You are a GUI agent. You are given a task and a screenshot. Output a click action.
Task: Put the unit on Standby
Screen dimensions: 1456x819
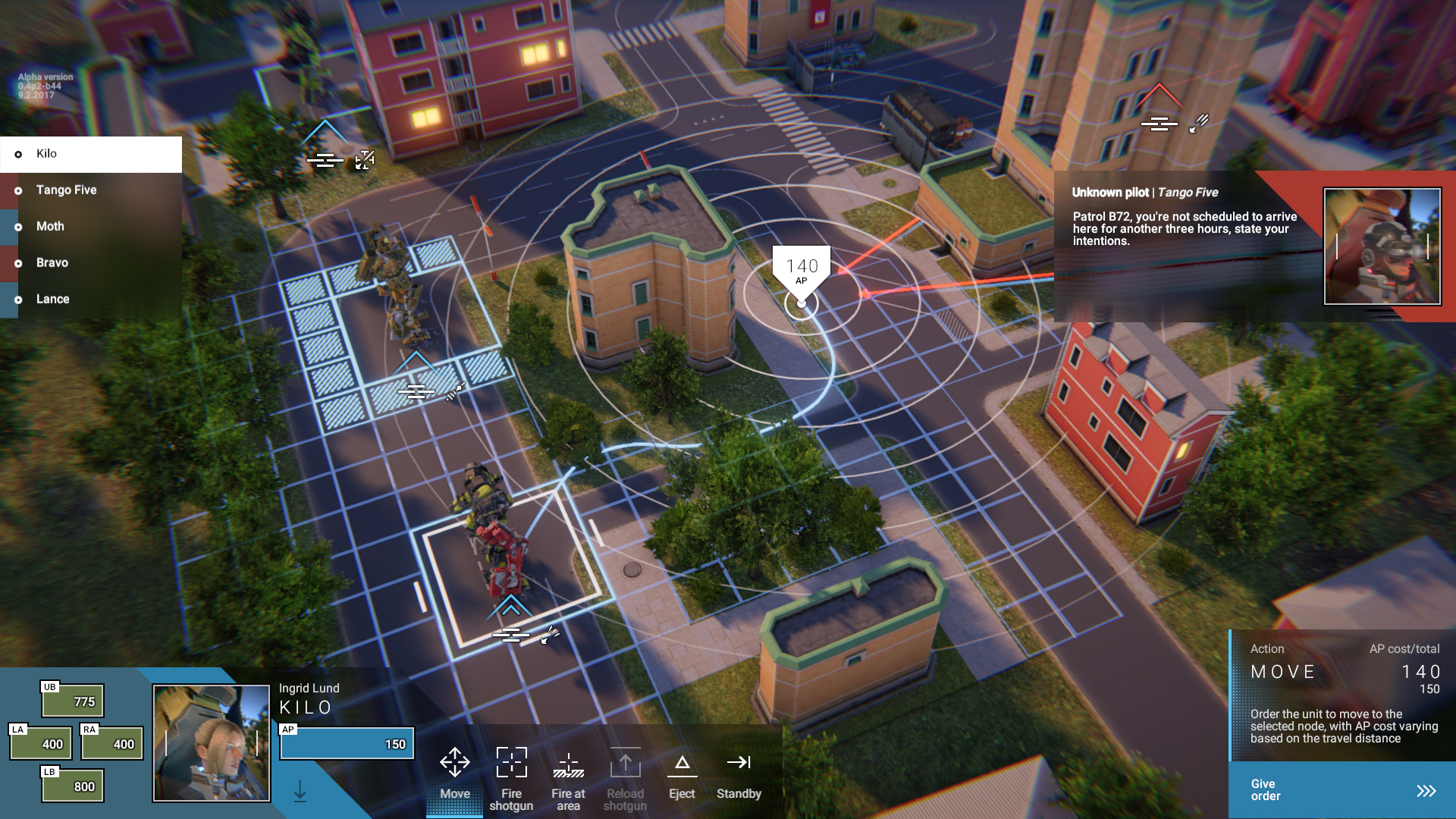pos(739,772)
